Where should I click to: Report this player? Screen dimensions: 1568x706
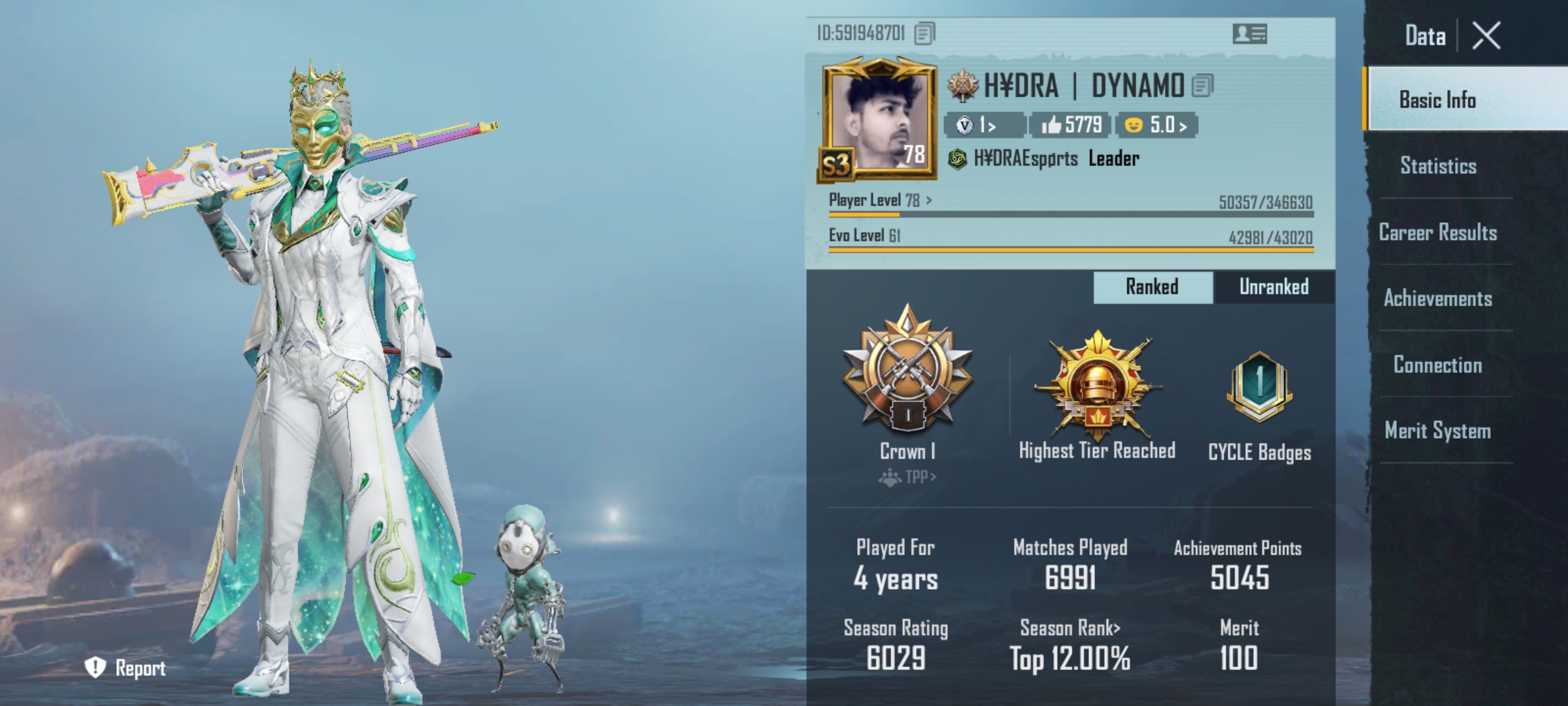pyautogui.click(x=125, y=667)
